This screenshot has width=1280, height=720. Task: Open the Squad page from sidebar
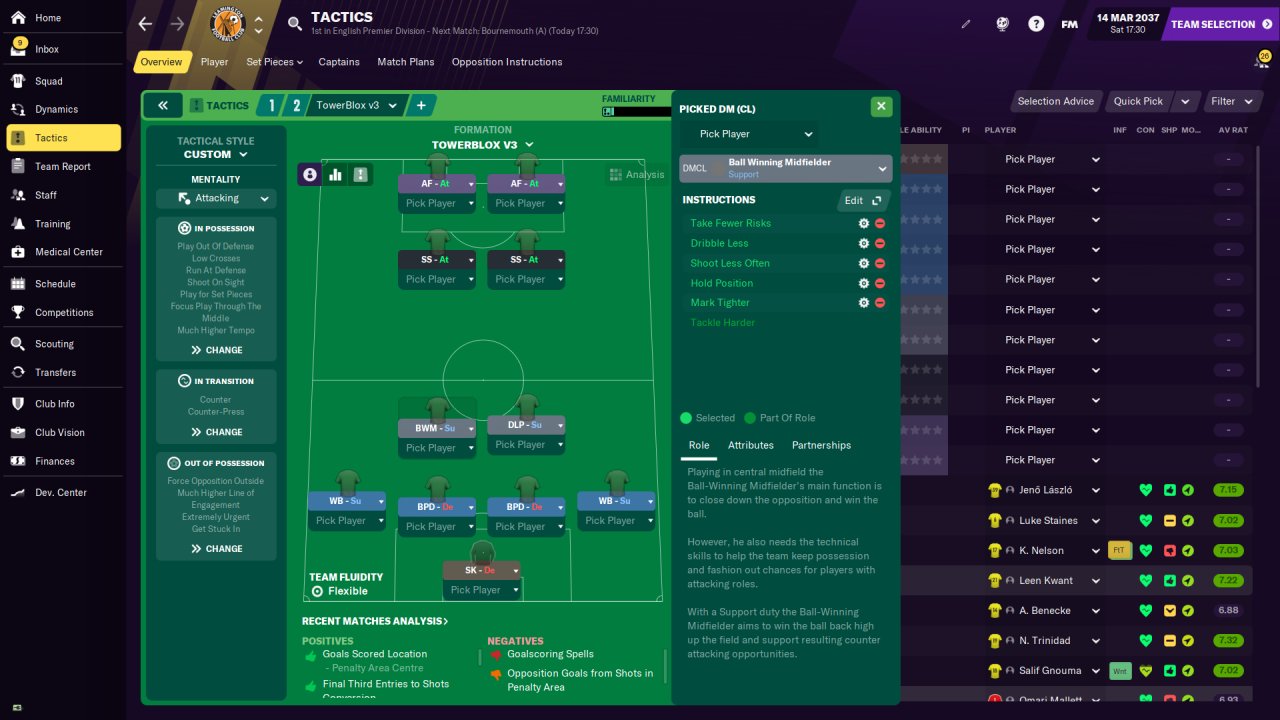(48, 81)
